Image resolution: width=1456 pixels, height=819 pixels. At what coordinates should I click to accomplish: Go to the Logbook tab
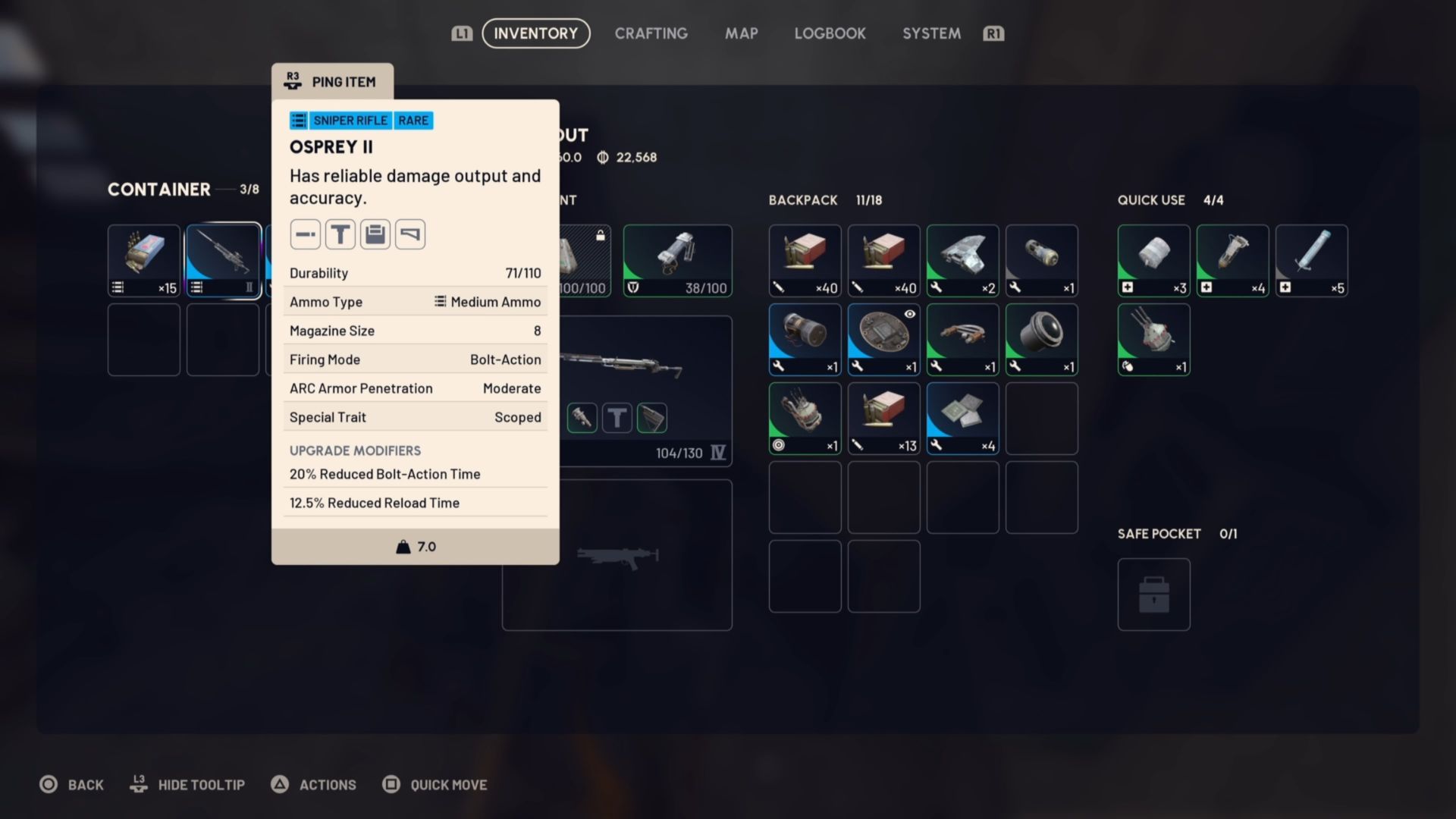pos(830,33)
